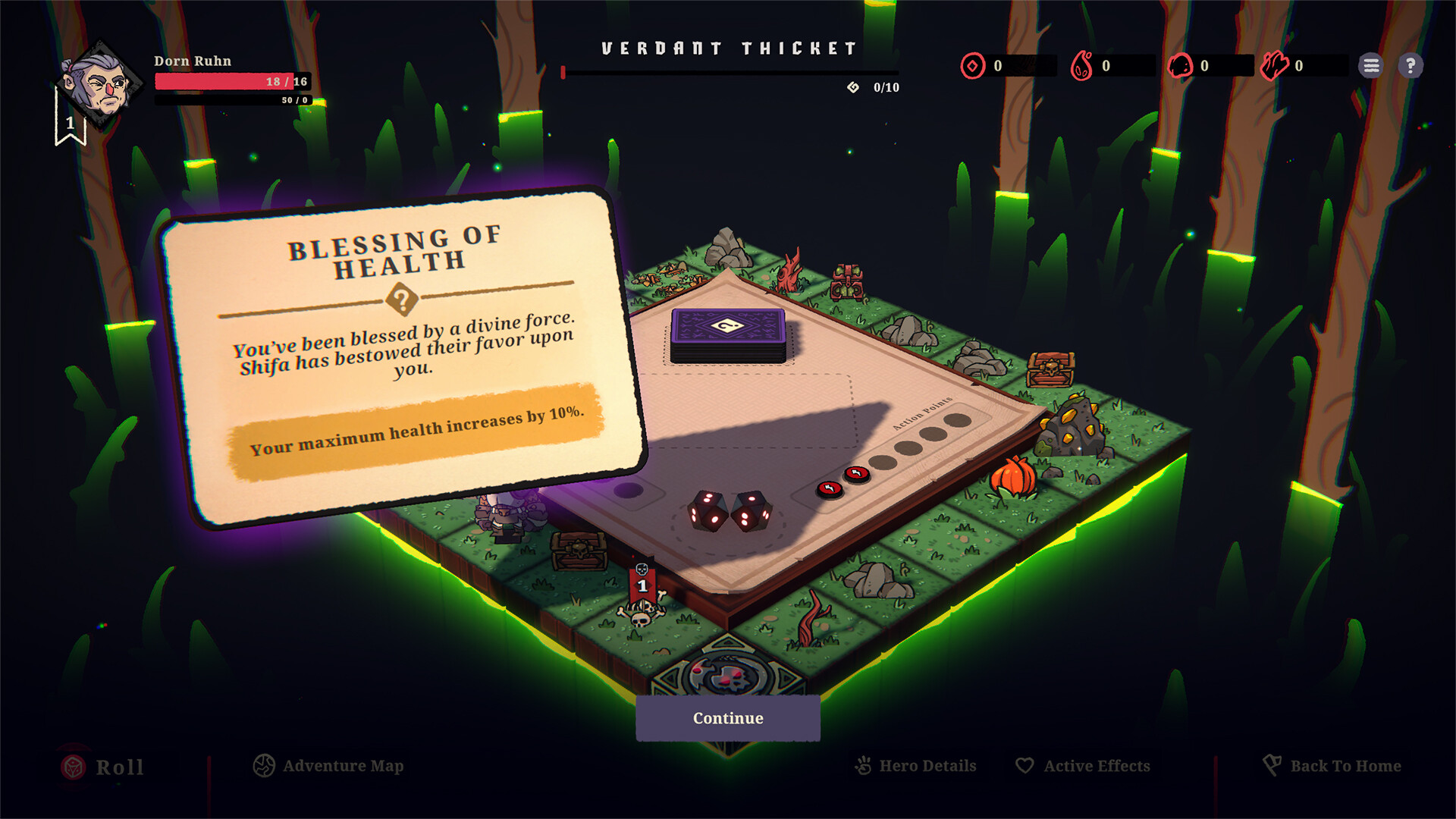Click the dice icon beside Roll
The width and height of the screenshot is (1456, 819).
74,767
